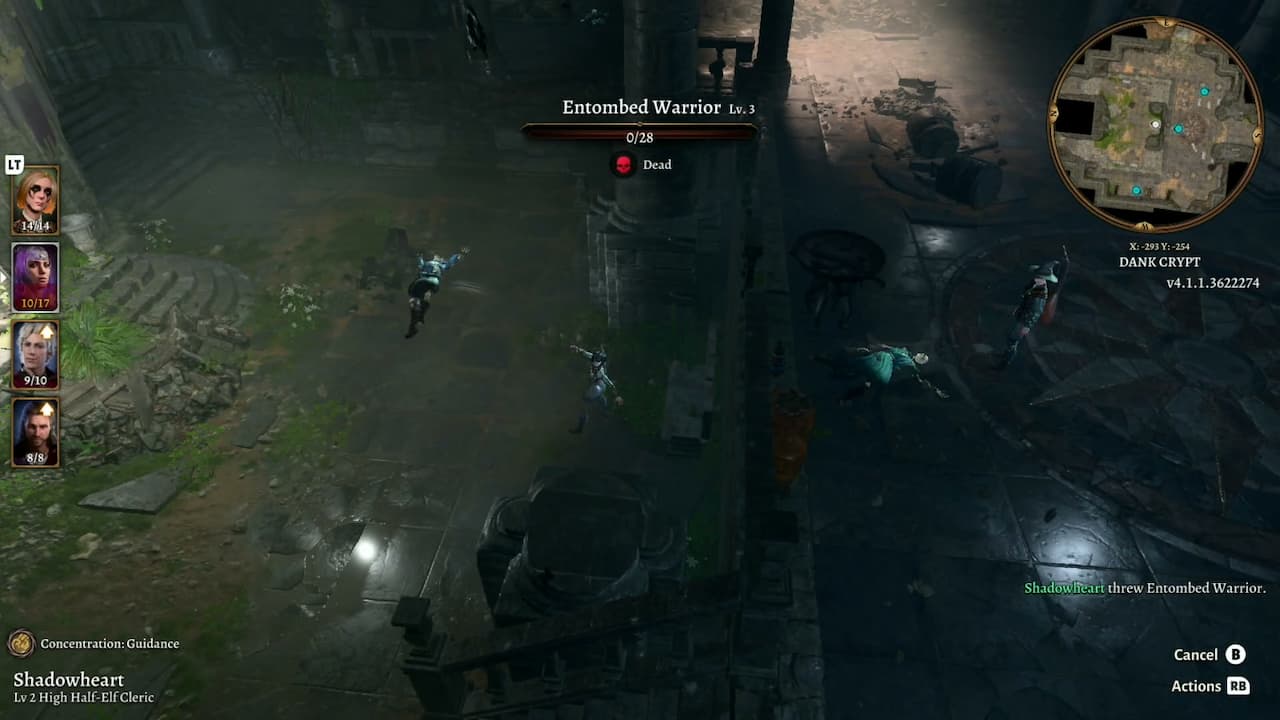
Task: Click the Actions button
Action: pyautogui.click(x=1196, y=687)
